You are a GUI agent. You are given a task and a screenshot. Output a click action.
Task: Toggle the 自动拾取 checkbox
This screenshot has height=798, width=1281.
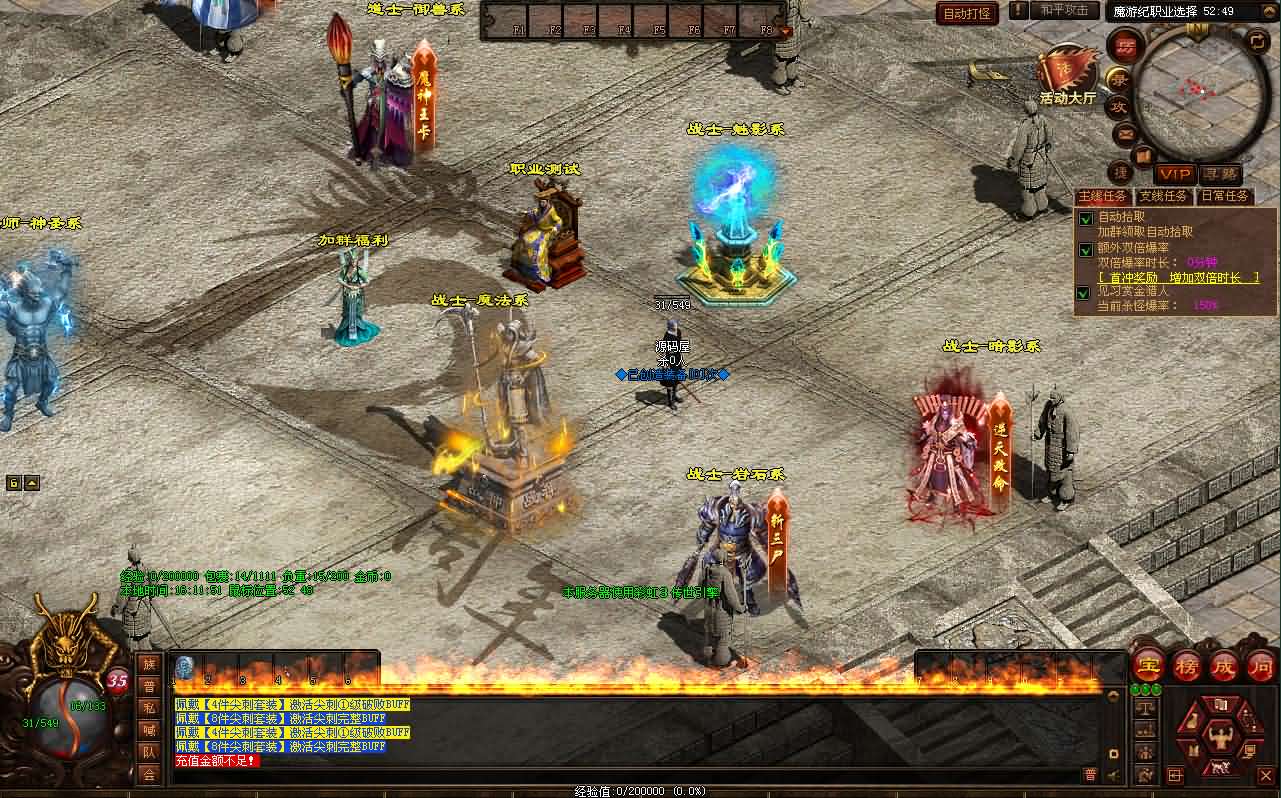(x=1085, y=219)
